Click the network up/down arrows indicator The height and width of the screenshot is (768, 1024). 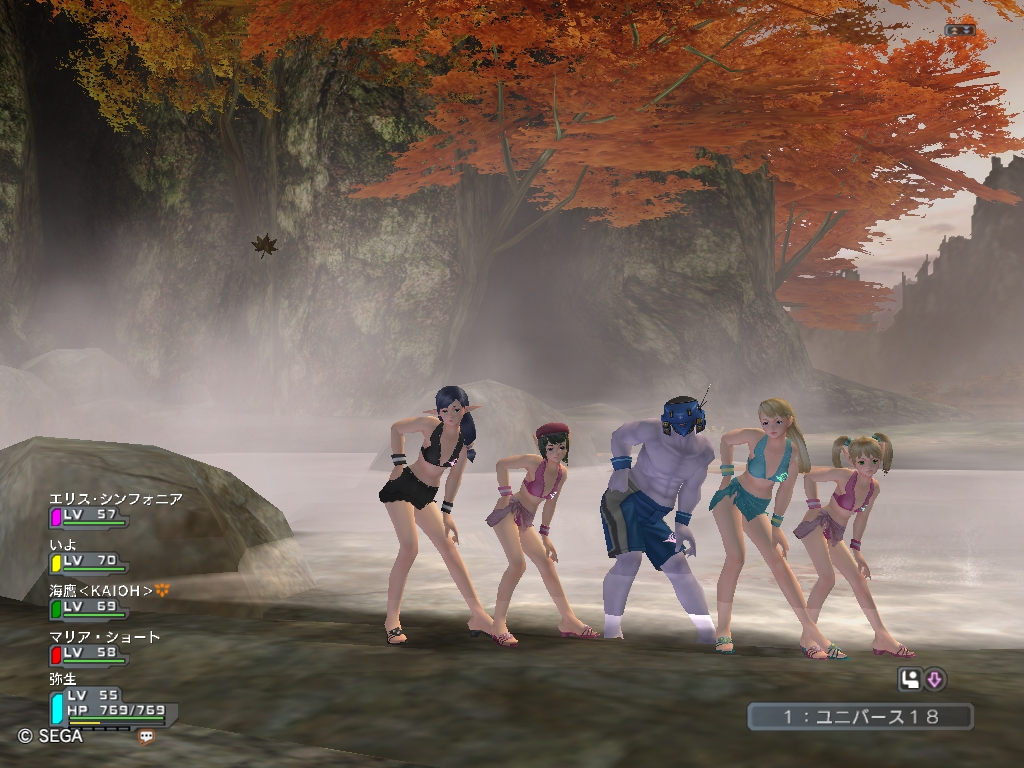[959, 30]
